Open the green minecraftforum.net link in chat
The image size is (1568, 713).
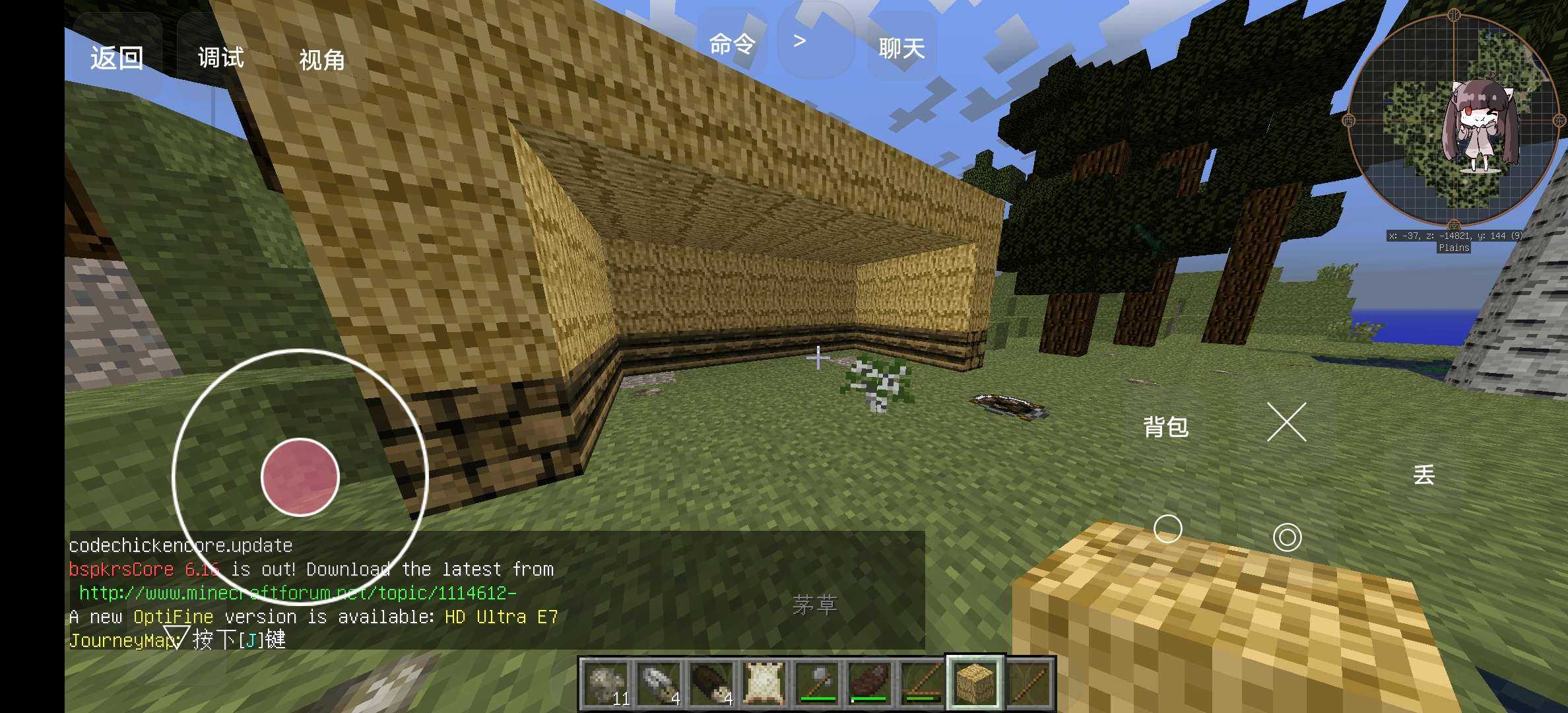point(297,593)
